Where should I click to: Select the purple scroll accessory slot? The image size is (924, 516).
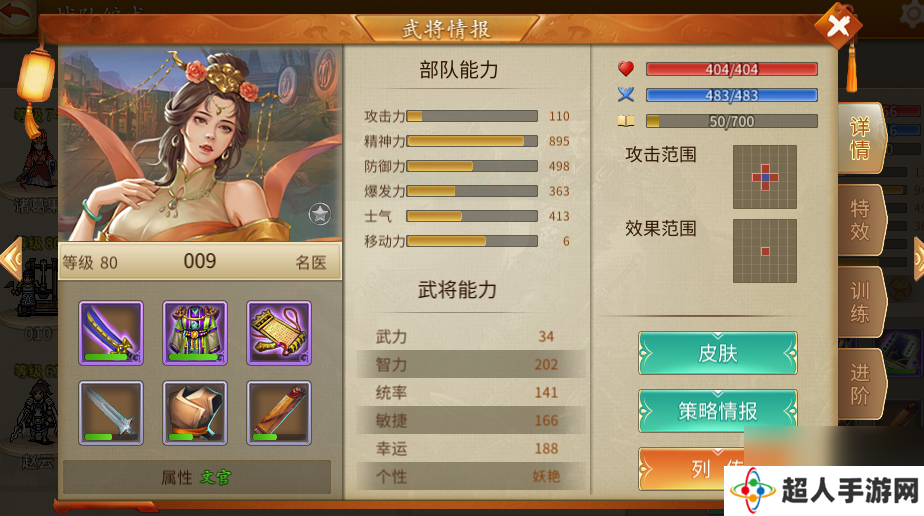pos(279,332)
